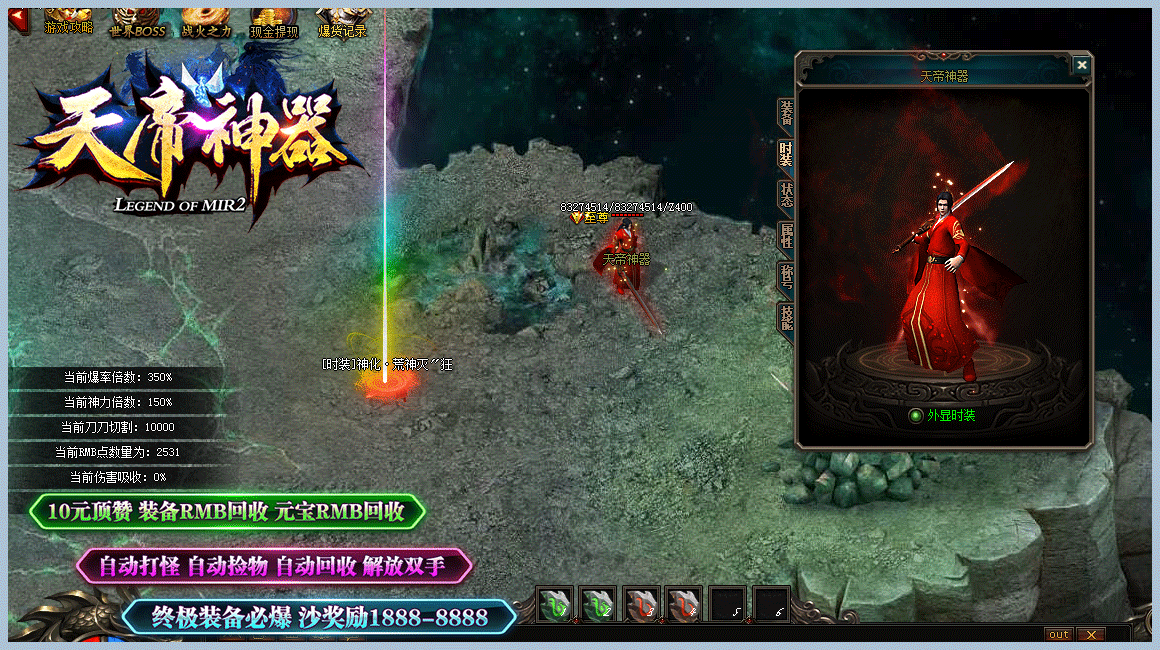Switch to the 称号 title tab
This screenshot has height=650, width=1160.
pos(786,277)
